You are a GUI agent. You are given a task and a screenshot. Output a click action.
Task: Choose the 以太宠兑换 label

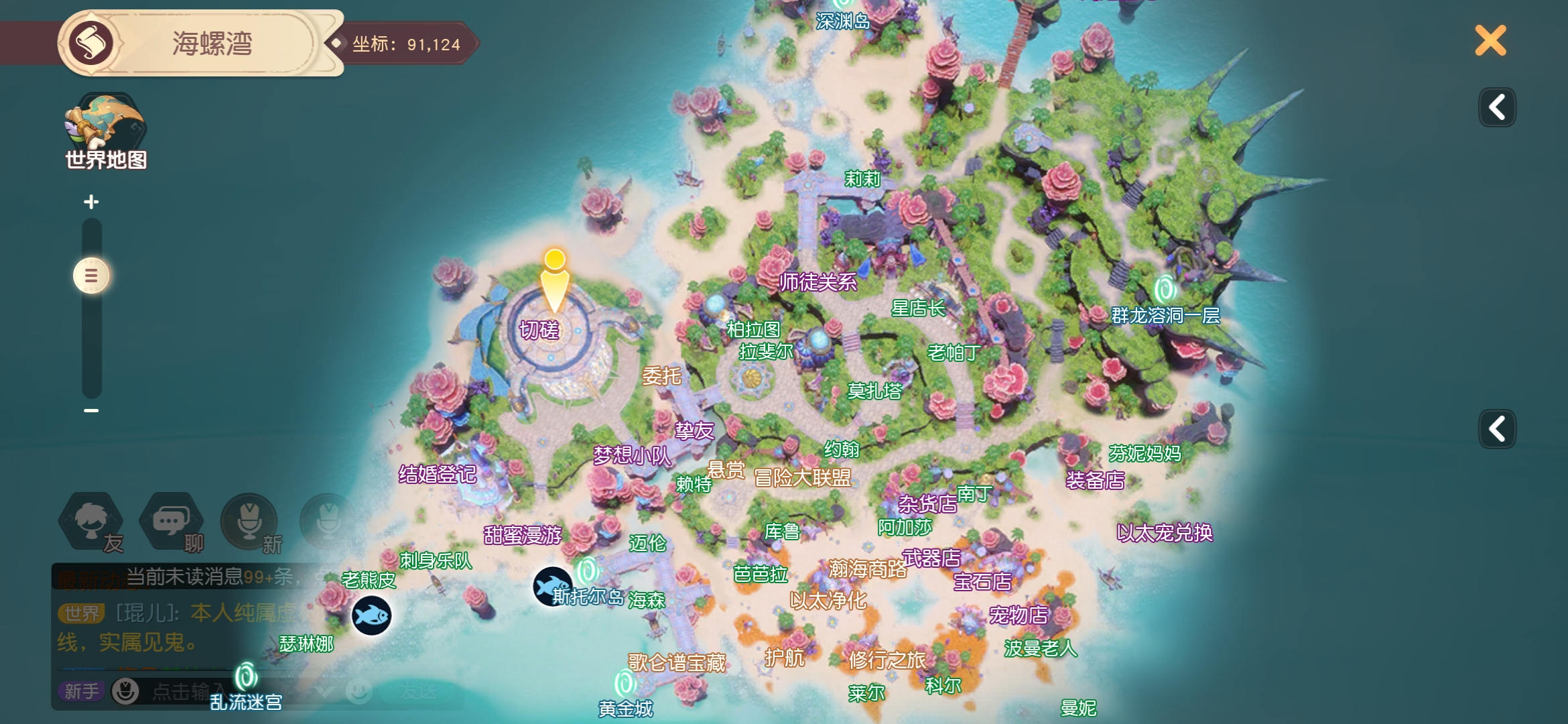[1165, 533]
